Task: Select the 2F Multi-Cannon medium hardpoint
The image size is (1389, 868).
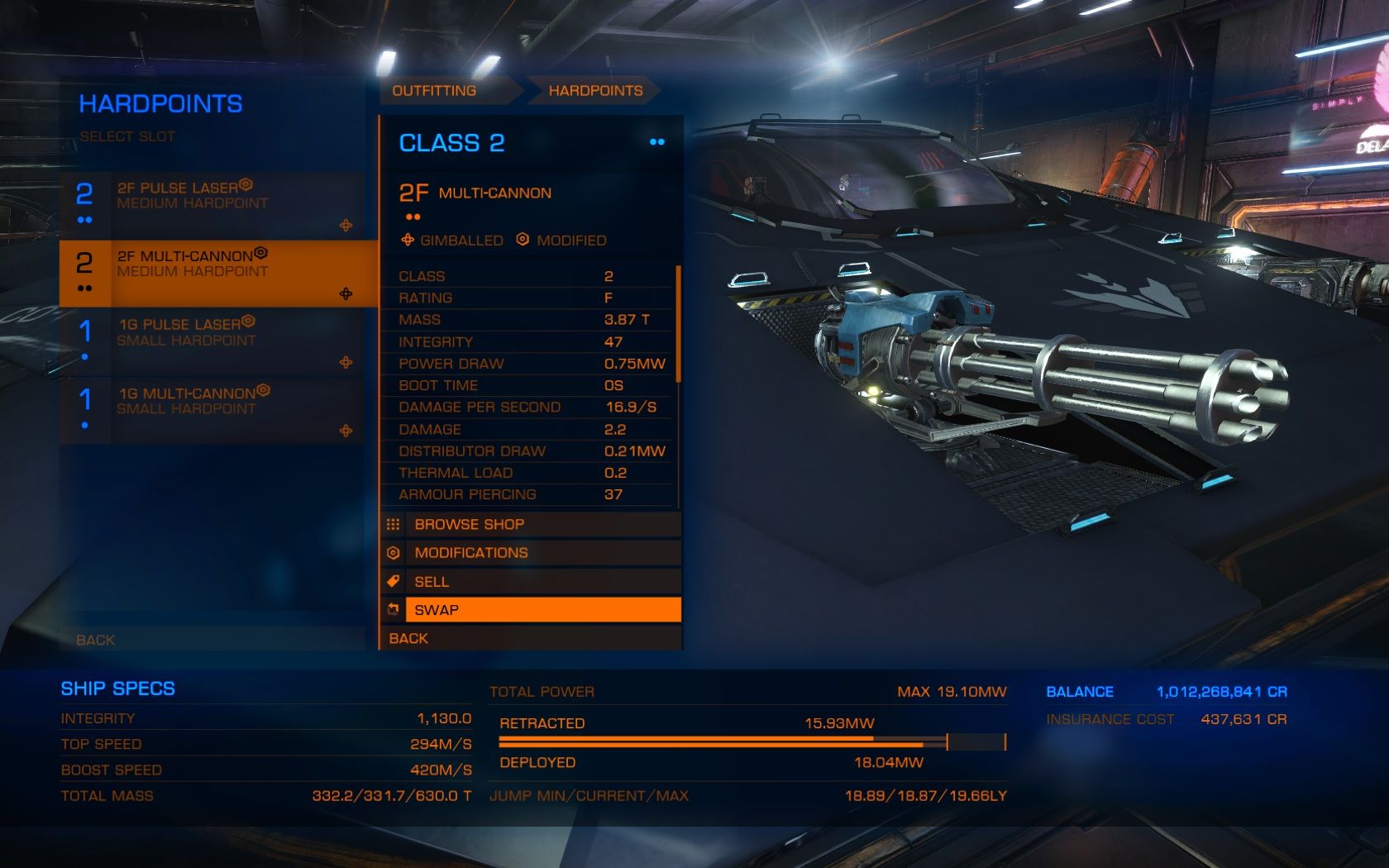Action: coord(213,272)
